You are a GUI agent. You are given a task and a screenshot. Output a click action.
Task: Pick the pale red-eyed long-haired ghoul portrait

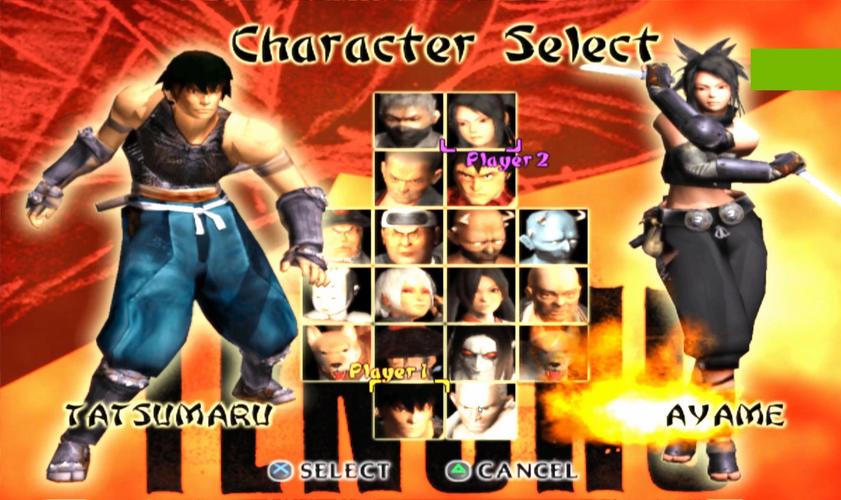click(x=481, y=352)
